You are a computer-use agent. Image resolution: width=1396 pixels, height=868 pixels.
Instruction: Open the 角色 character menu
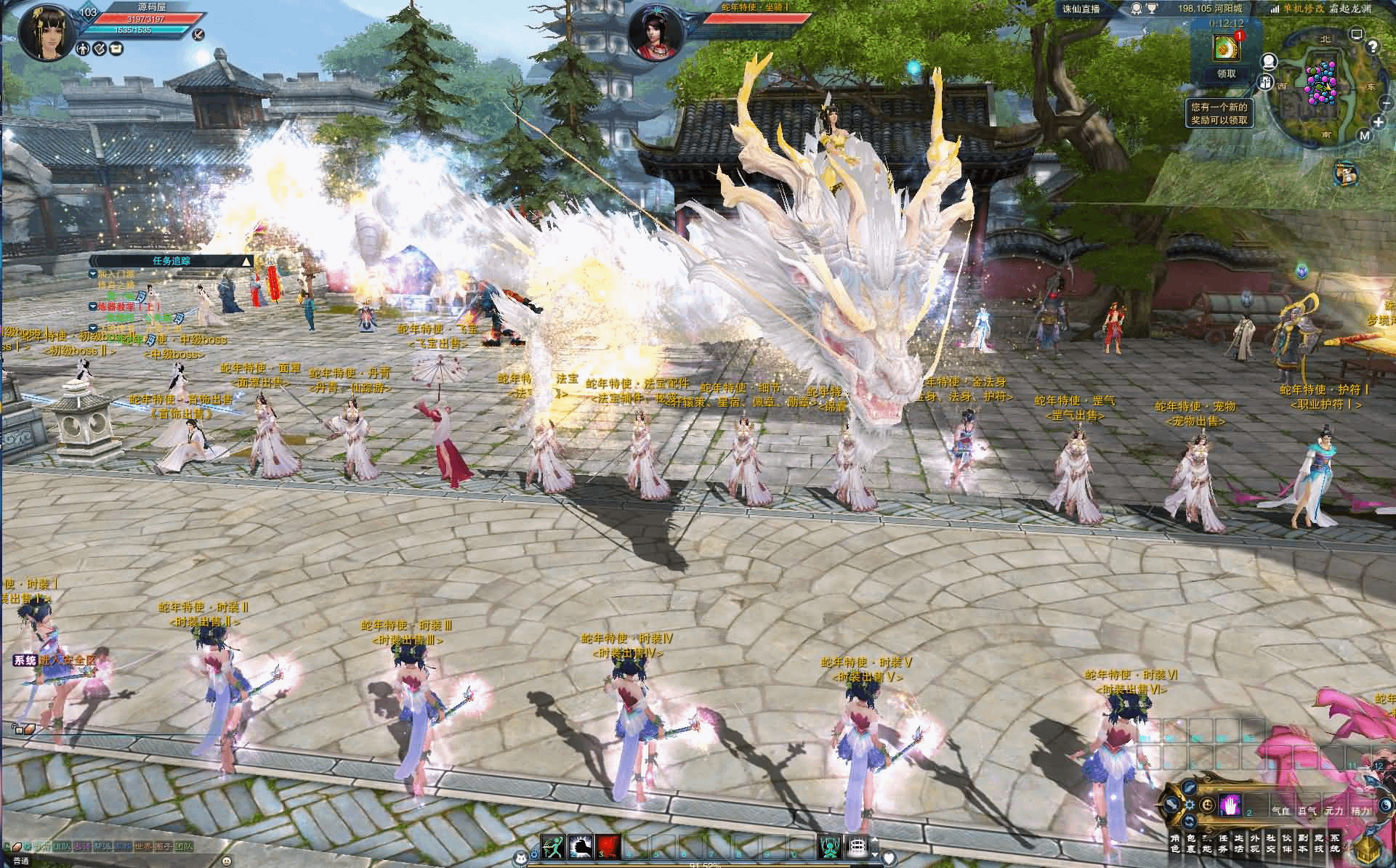point(1175,843)
